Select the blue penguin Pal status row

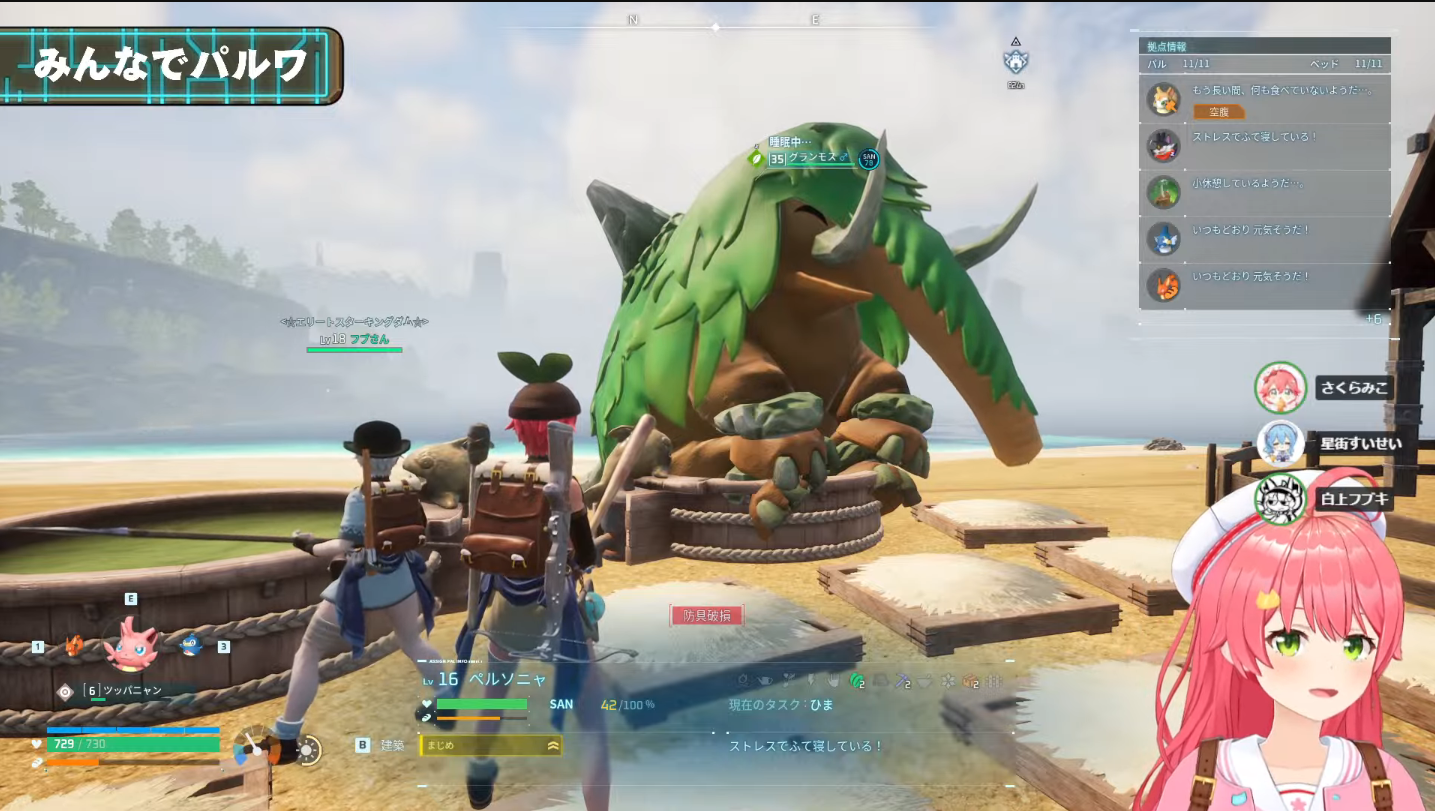tap(1264, 238)
